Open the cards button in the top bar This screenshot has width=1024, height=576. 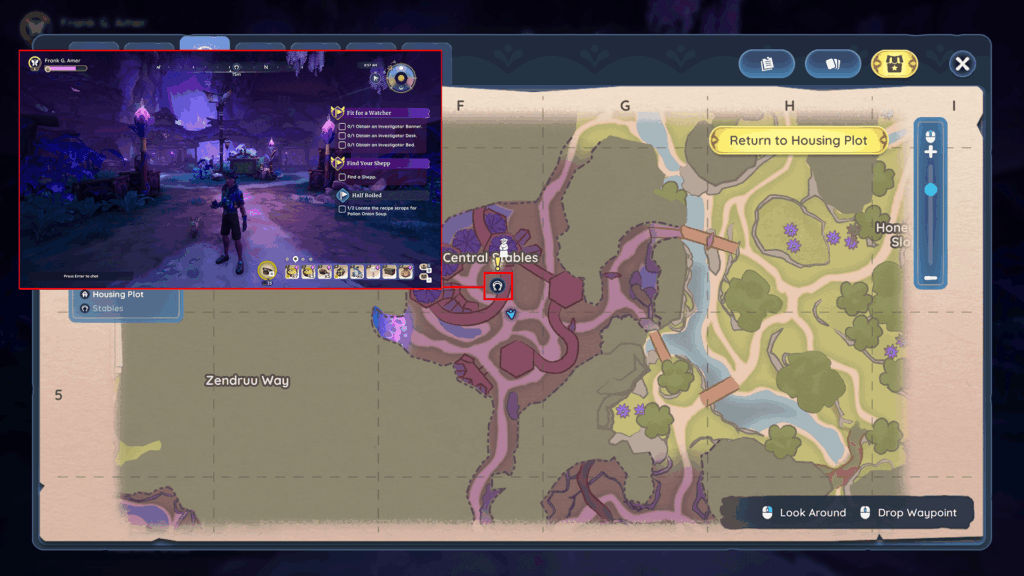click(x=833, y=64)
